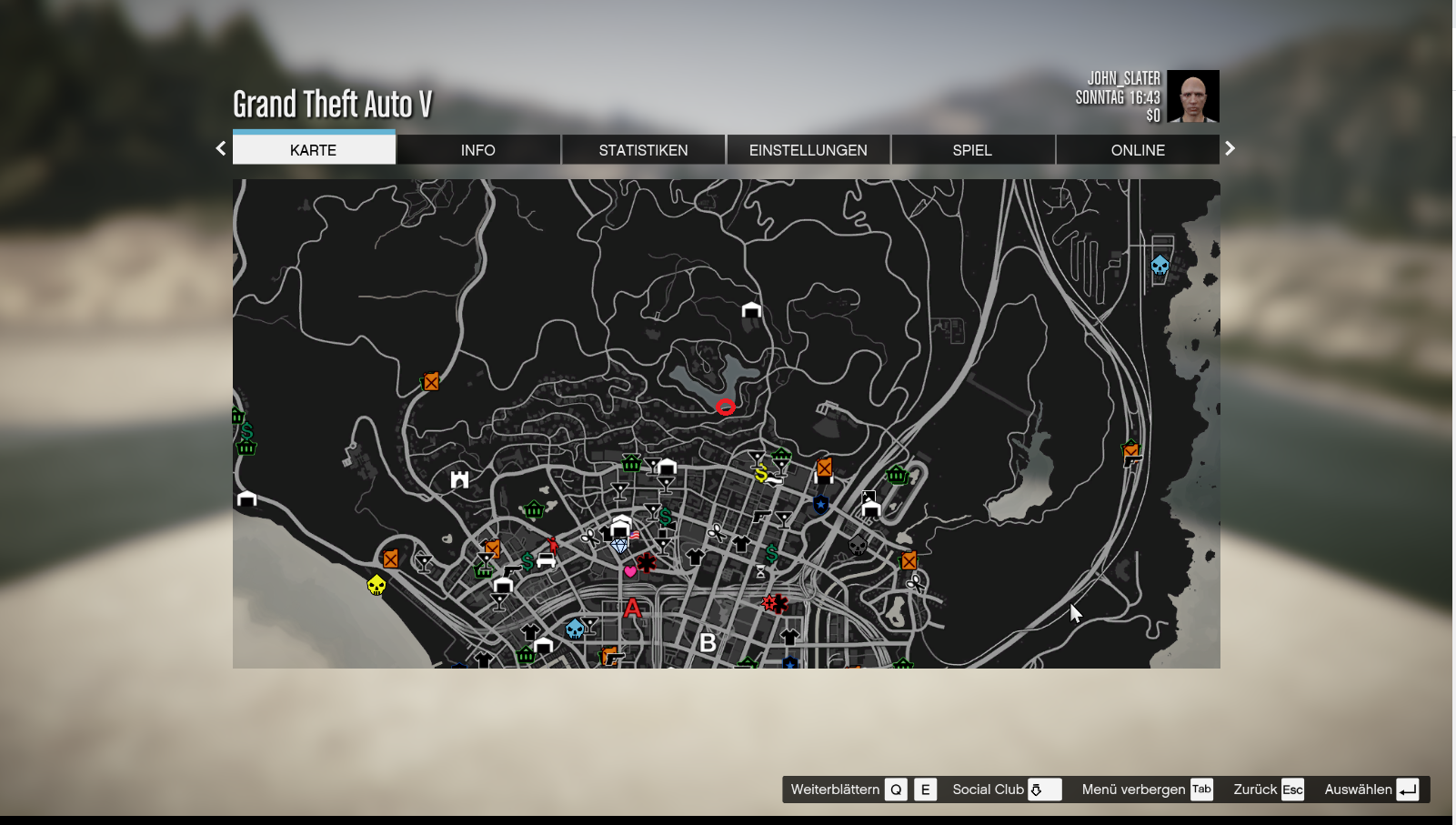The width and height of the screenshot is (1456, 825).
Task: Go to the EINSTELLUNGEN tab
Action: pyautogui.click(x=808, y=150)
